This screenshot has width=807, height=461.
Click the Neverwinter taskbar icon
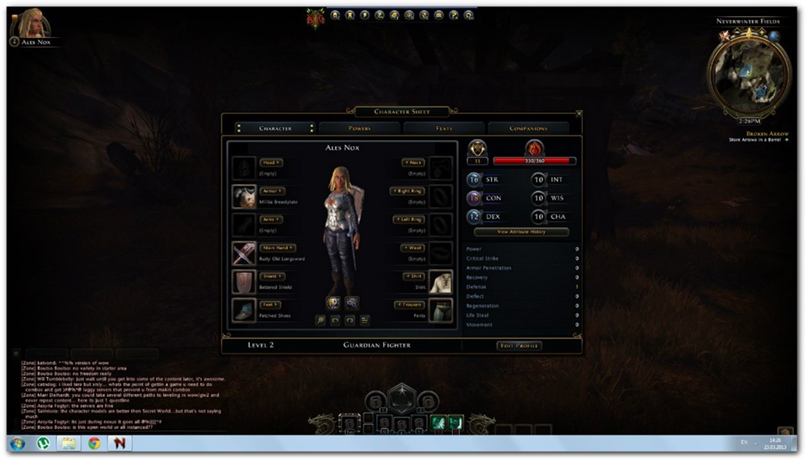point(118,443)
